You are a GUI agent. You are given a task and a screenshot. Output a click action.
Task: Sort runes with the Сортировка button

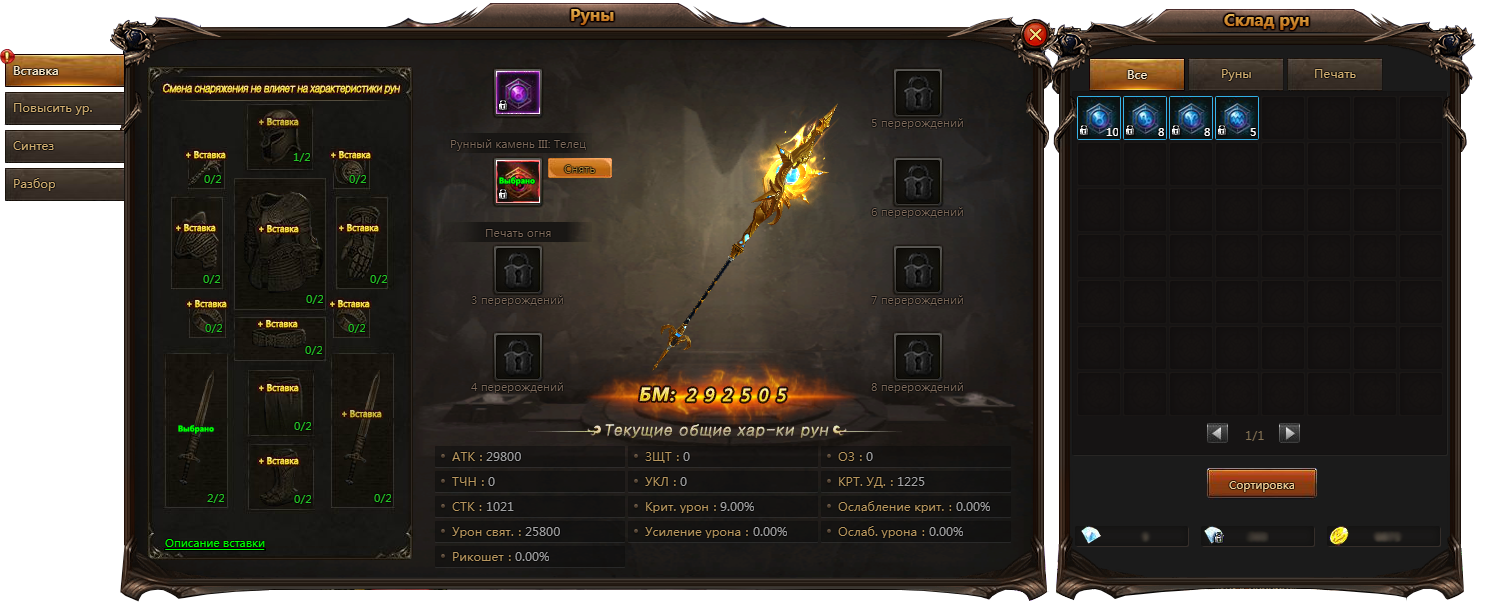(x=1261, y=484)
